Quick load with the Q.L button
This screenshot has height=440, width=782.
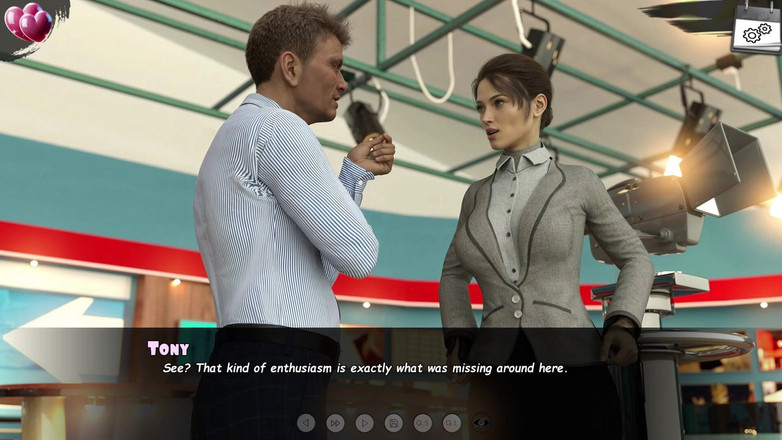coord(452,423)
